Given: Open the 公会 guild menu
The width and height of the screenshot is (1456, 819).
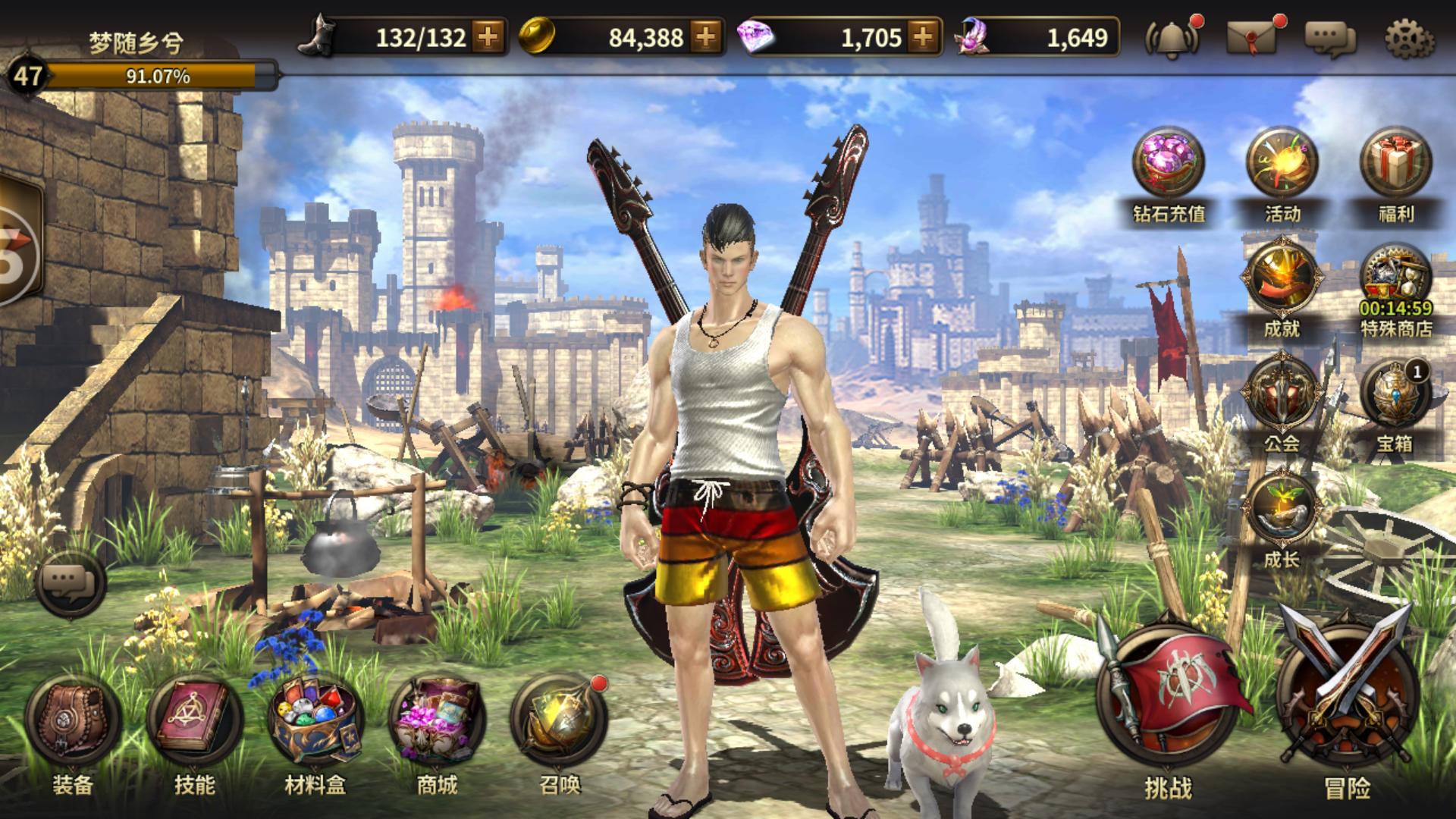Looking at the screenshot, I should pos(1282,394).
